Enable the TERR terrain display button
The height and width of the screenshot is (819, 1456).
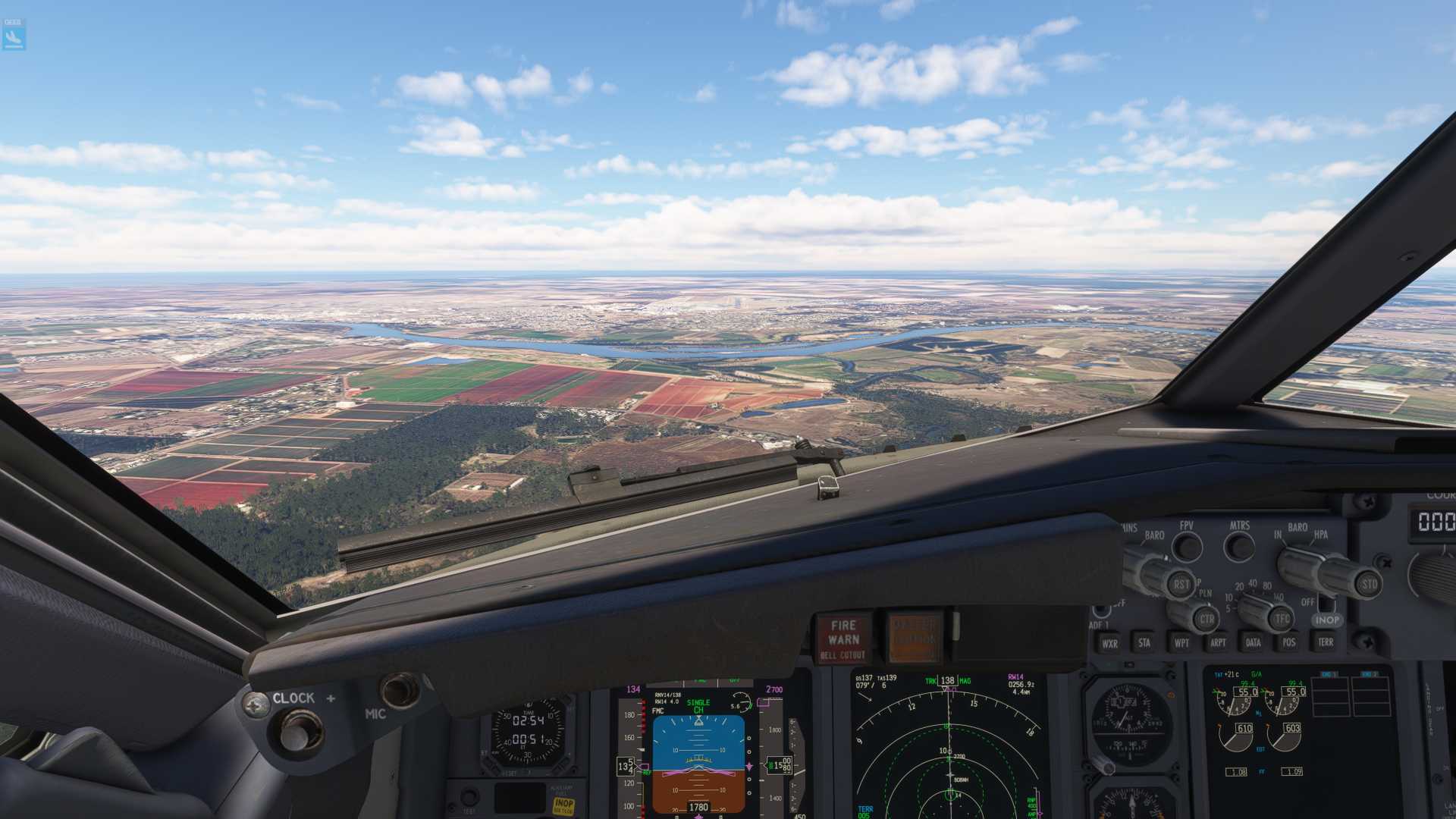1326,642
